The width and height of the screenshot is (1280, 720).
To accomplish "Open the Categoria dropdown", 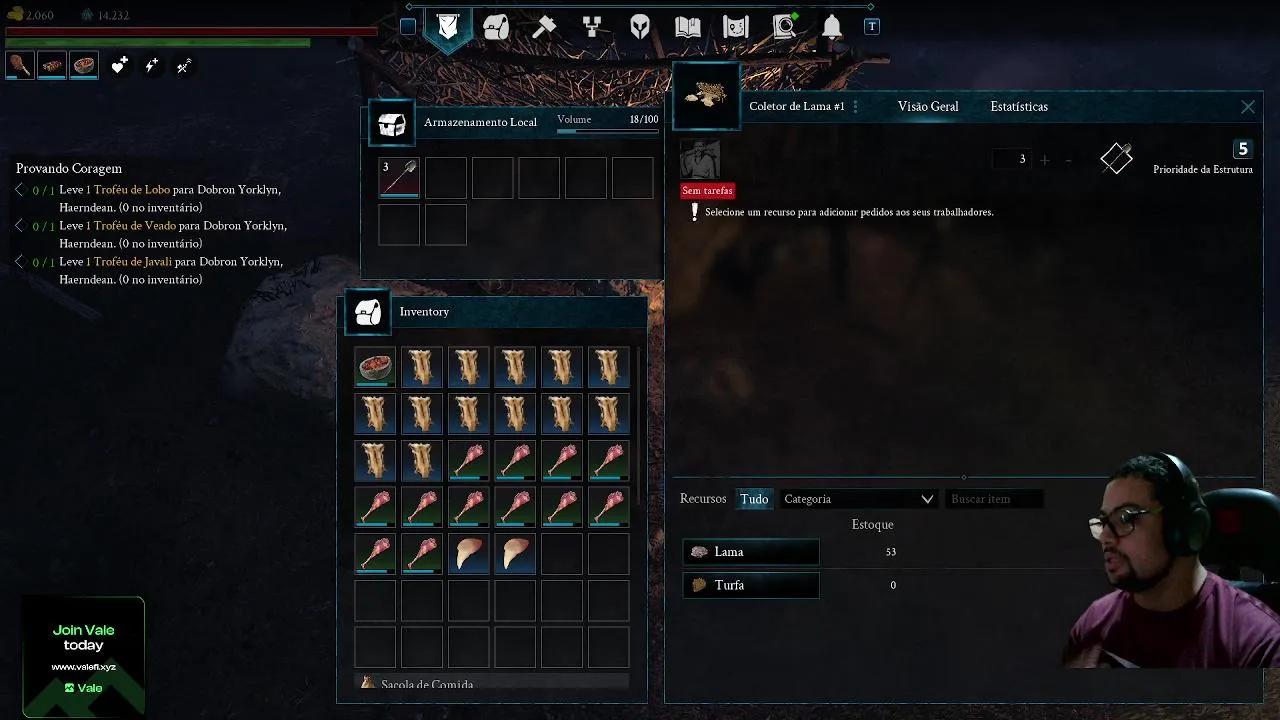I will point(858,499).
